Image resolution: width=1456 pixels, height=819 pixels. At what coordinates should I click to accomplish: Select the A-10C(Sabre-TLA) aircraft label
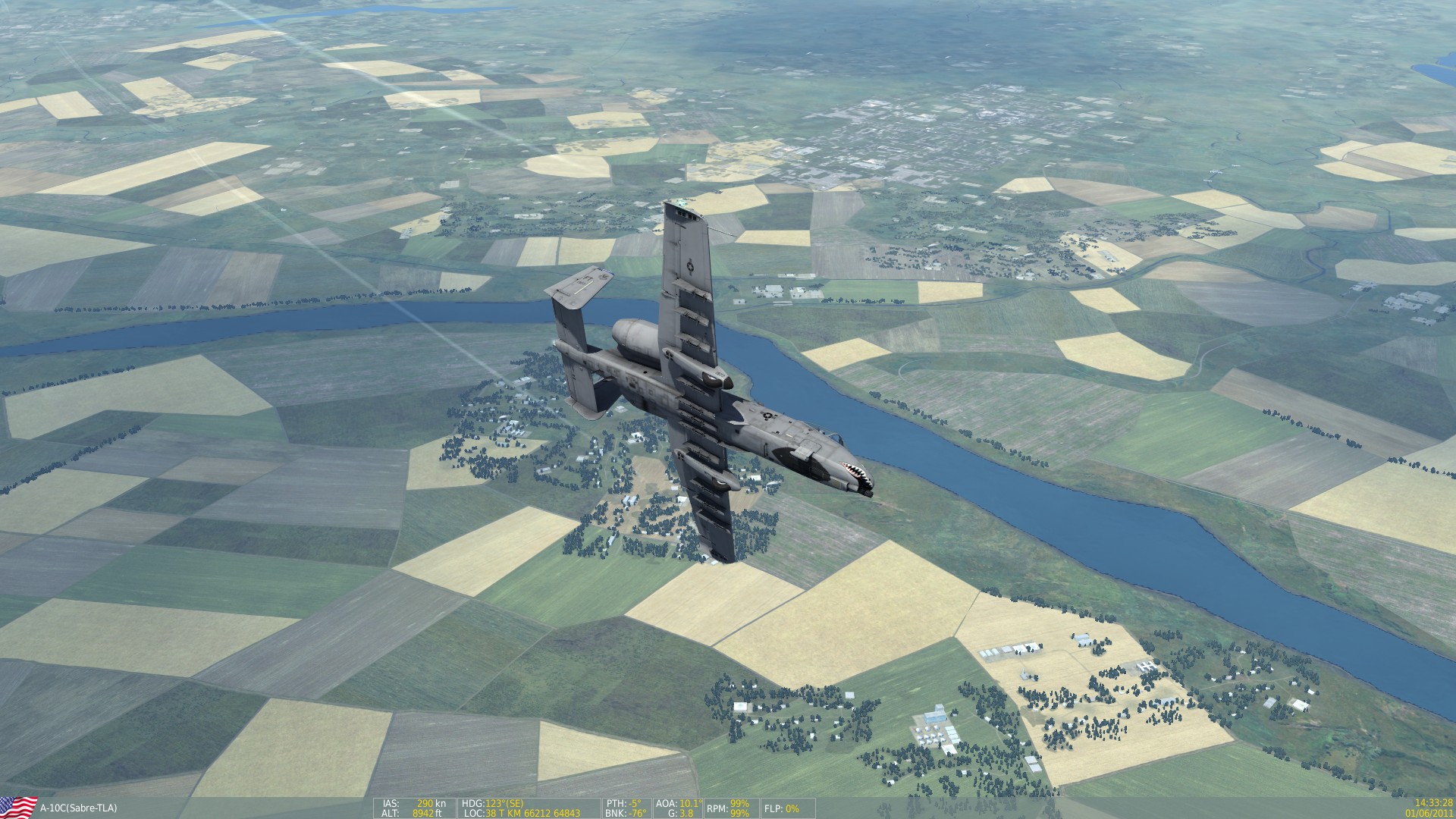(80, 808)
